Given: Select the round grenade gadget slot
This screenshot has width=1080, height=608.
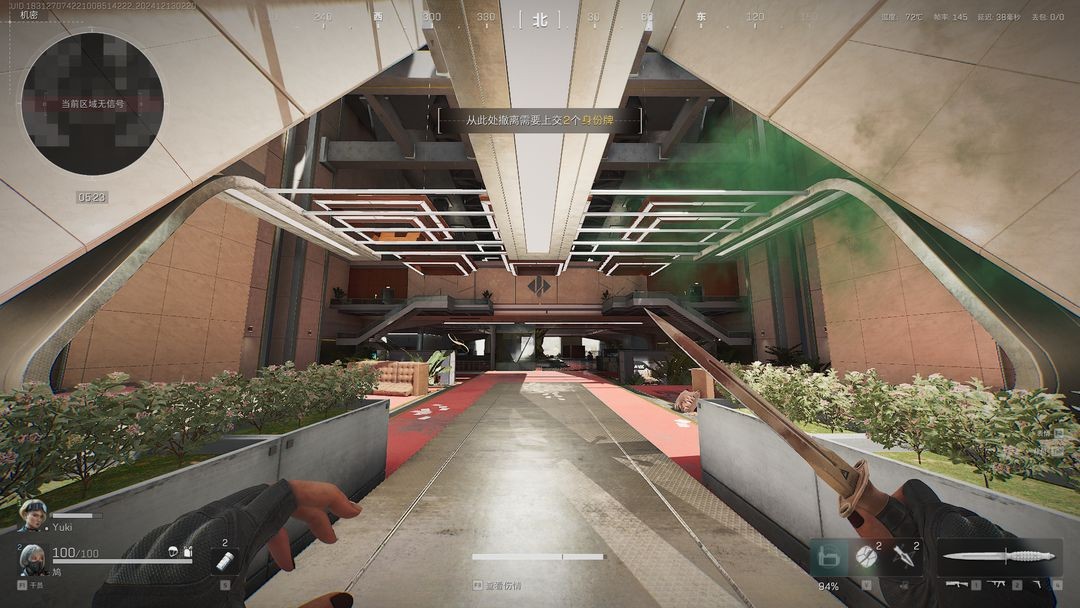Looking at the screenshot, I should pyautogui.click(x=866, y=557).
